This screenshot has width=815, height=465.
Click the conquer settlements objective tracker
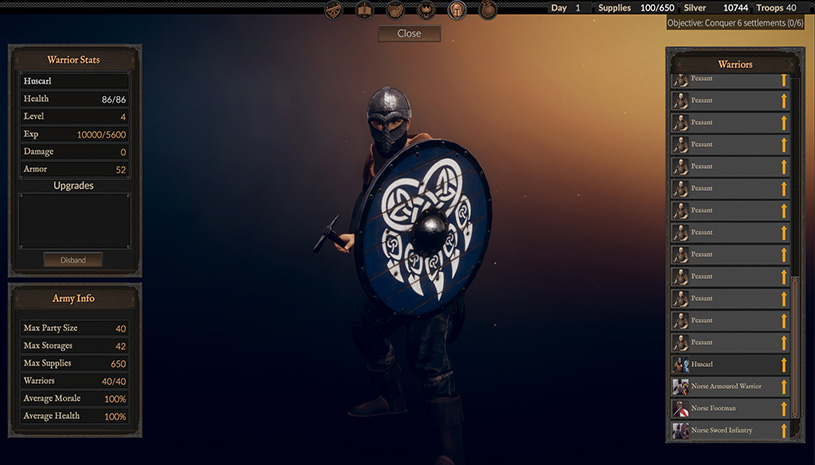[736, 22]
